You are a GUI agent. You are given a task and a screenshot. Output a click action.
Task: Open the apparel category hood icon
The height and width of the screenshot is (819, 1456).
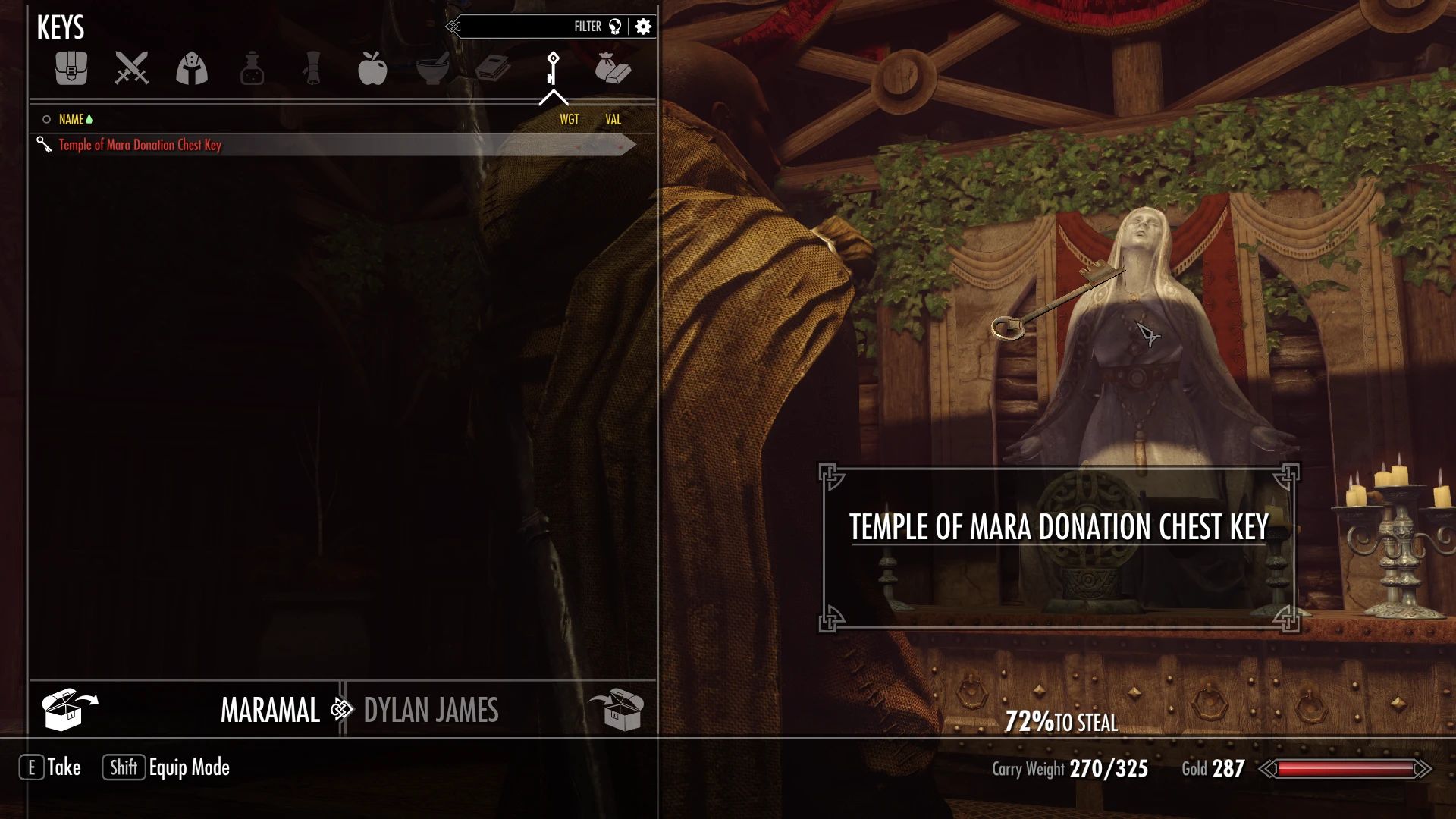pos(191,69)
